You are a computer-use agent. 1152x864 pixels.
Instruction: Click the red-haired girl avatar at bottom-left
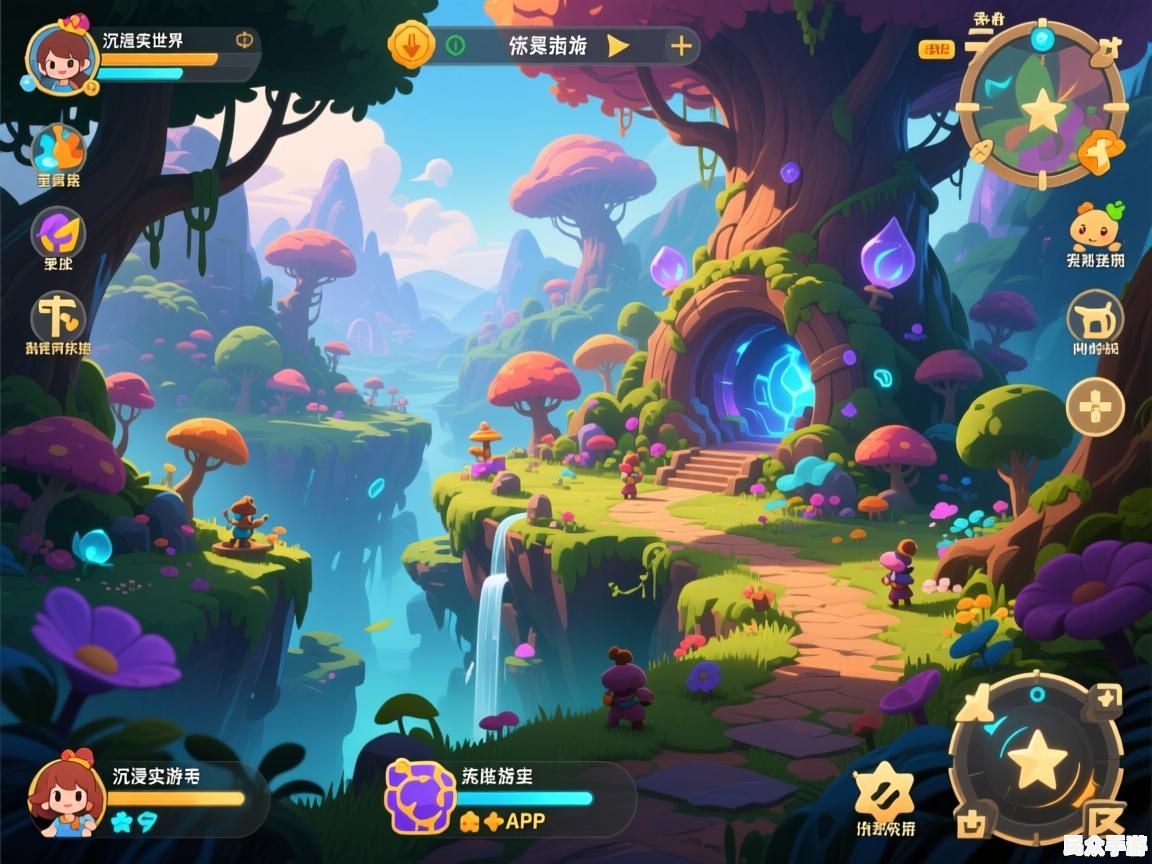[x=66, y=795]
